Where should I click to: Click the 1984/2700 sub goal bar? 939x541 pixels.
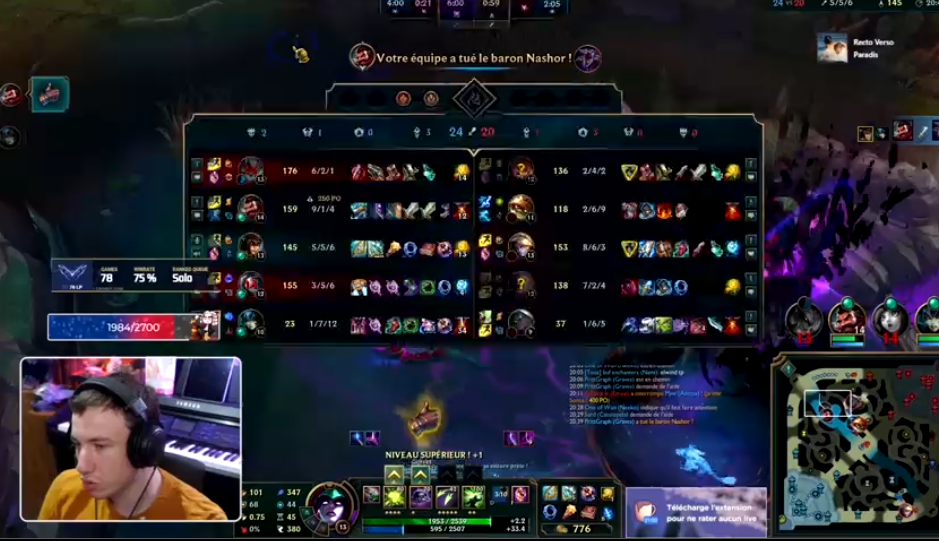122,327
